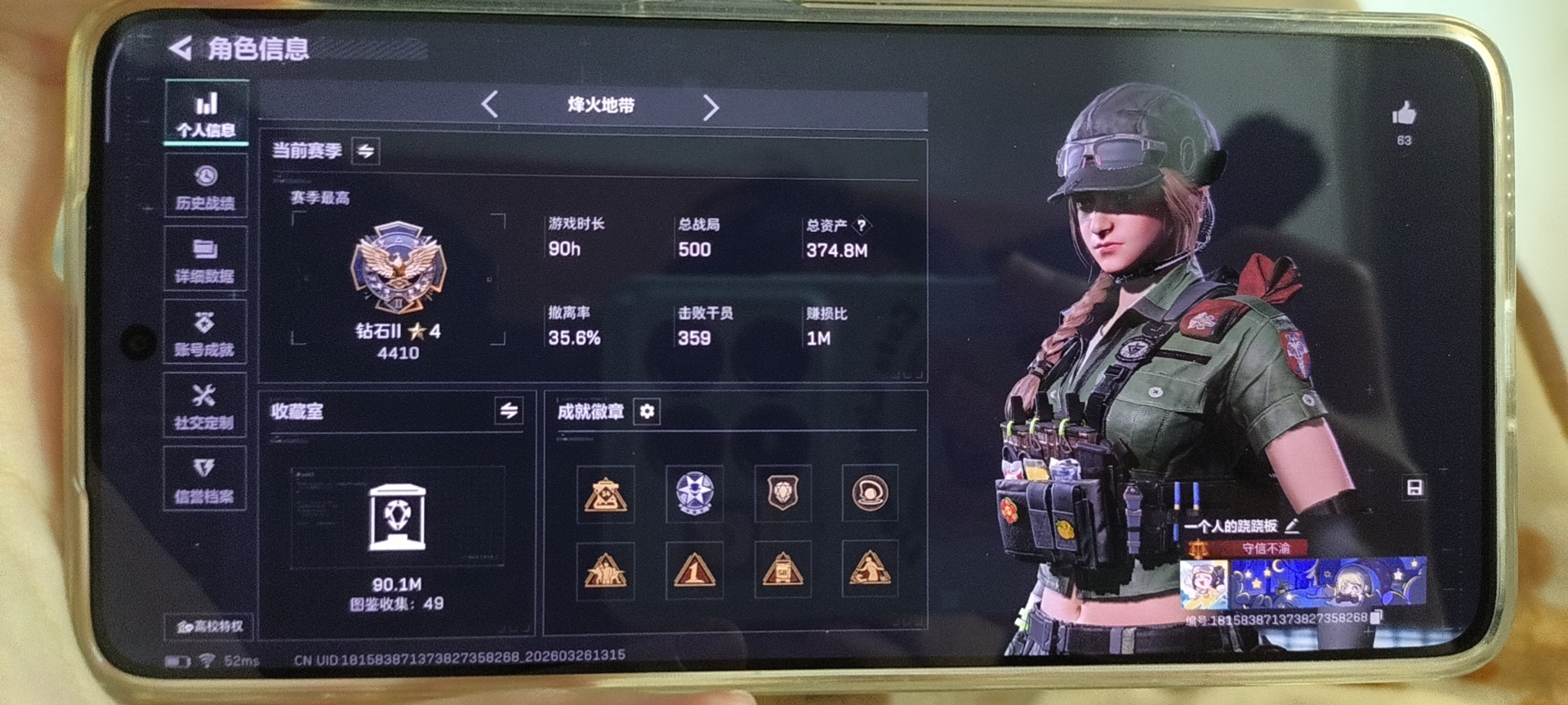Go back using the arrow beside 角色信息
Image resolution: width=1568 pixels, height=705 pixels.
click(x=180, y=48)
